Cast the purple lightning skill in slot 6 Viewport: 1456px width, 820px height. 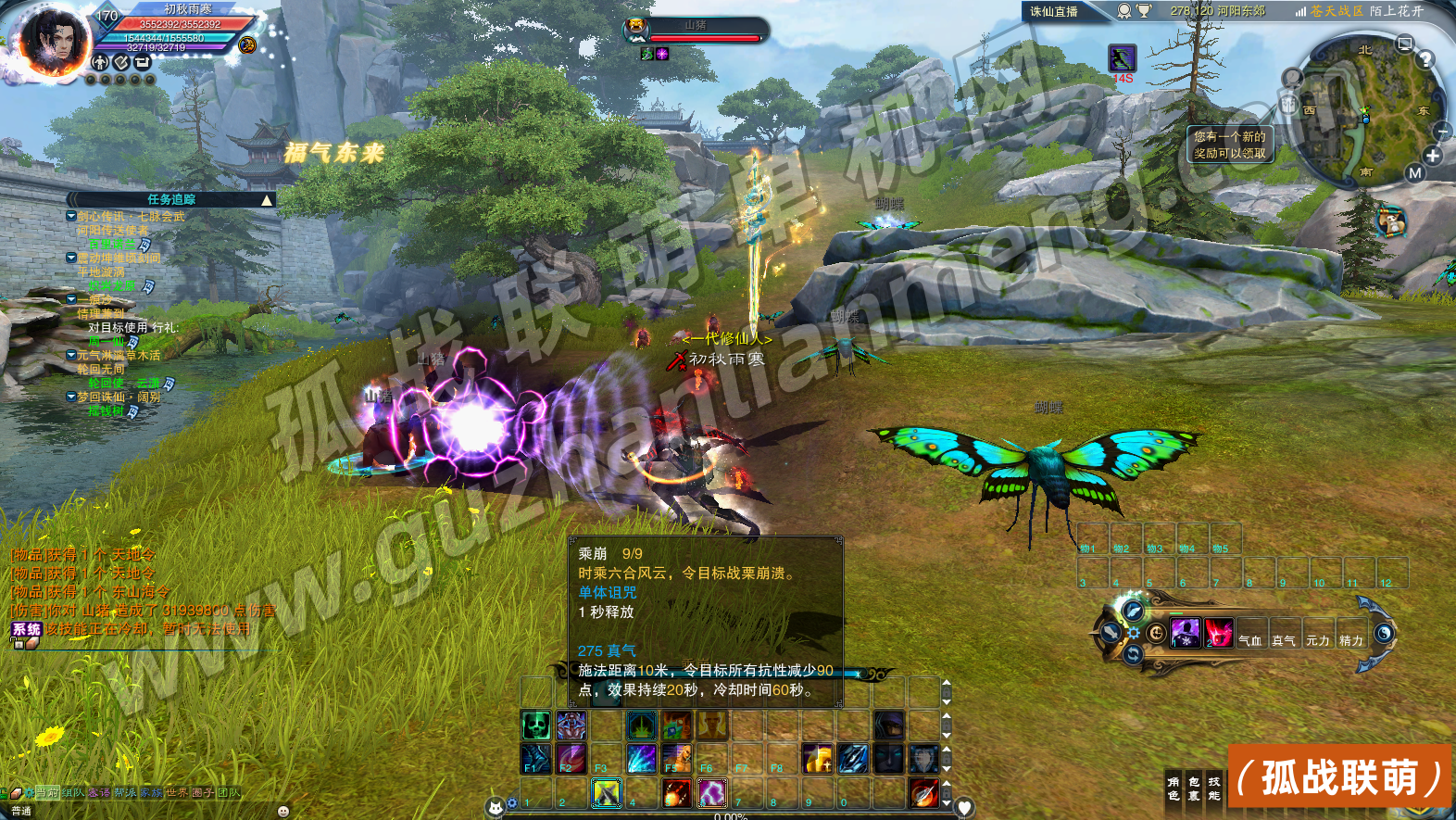click(711, 793)
